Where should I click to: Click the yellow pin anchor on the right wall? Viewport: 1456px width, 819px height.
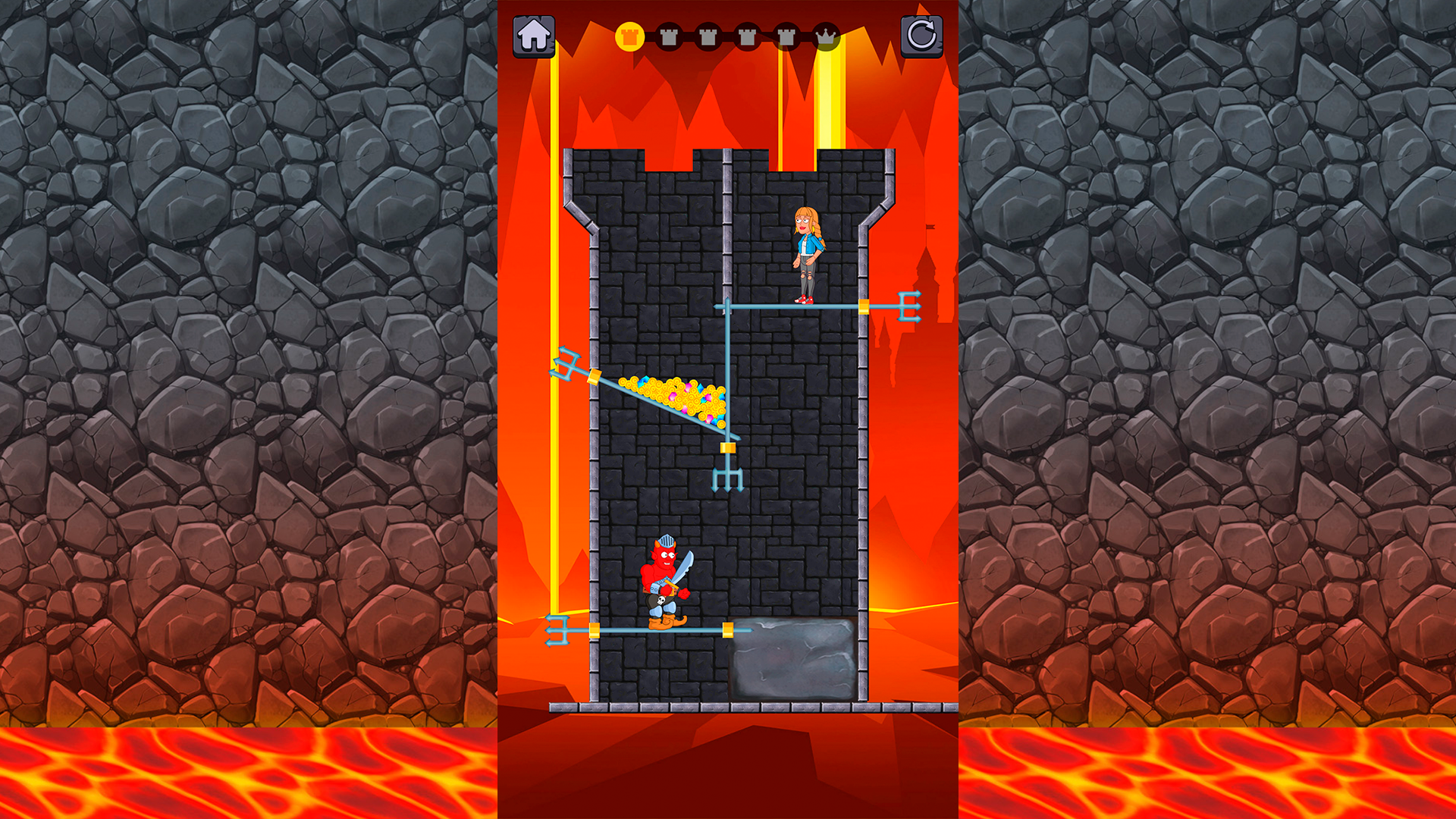pyautogui.click(x=864, y=306)
